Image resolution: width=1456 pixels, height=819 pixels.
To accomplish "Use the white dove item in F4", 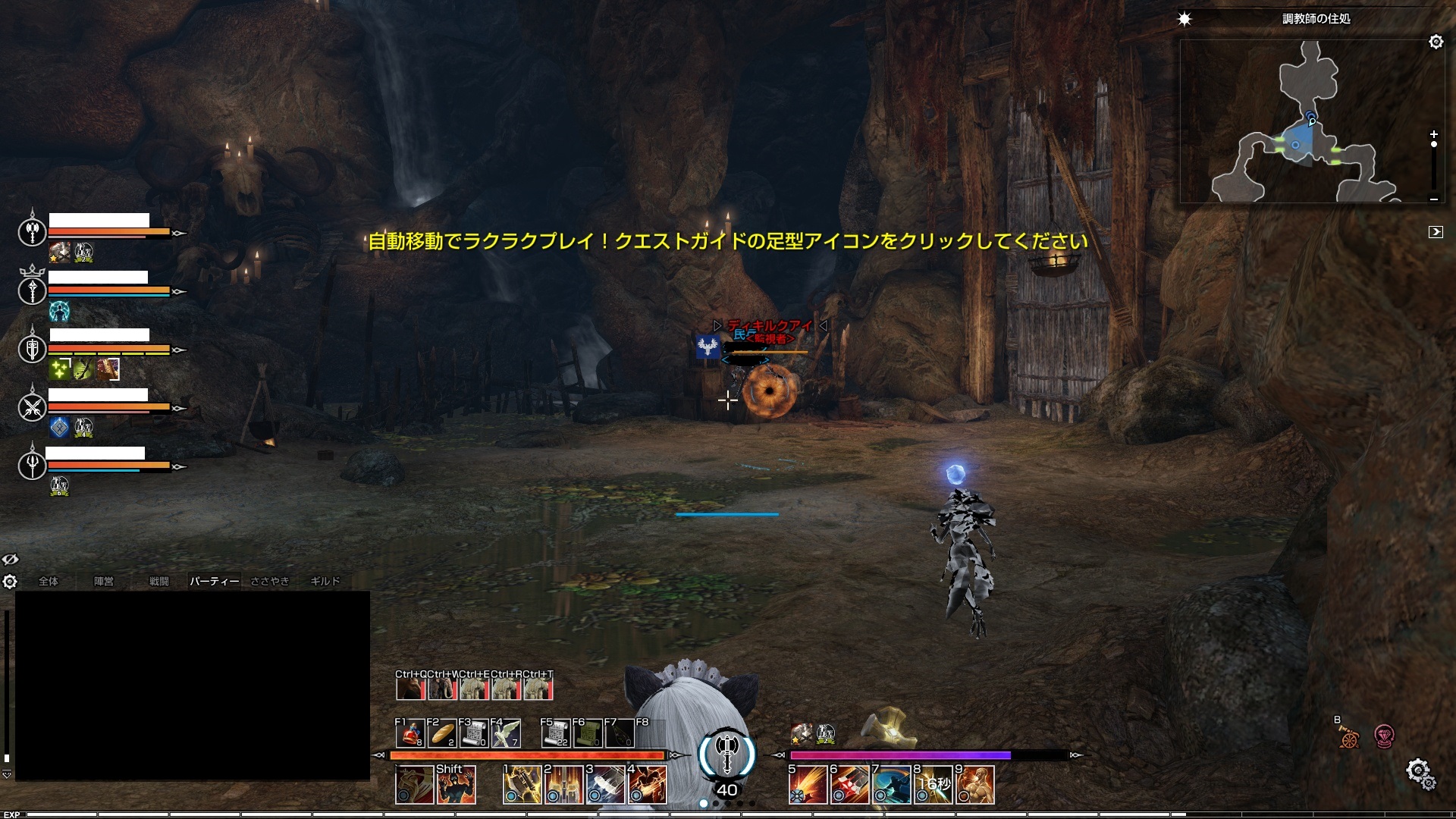I will coord(506,733).
